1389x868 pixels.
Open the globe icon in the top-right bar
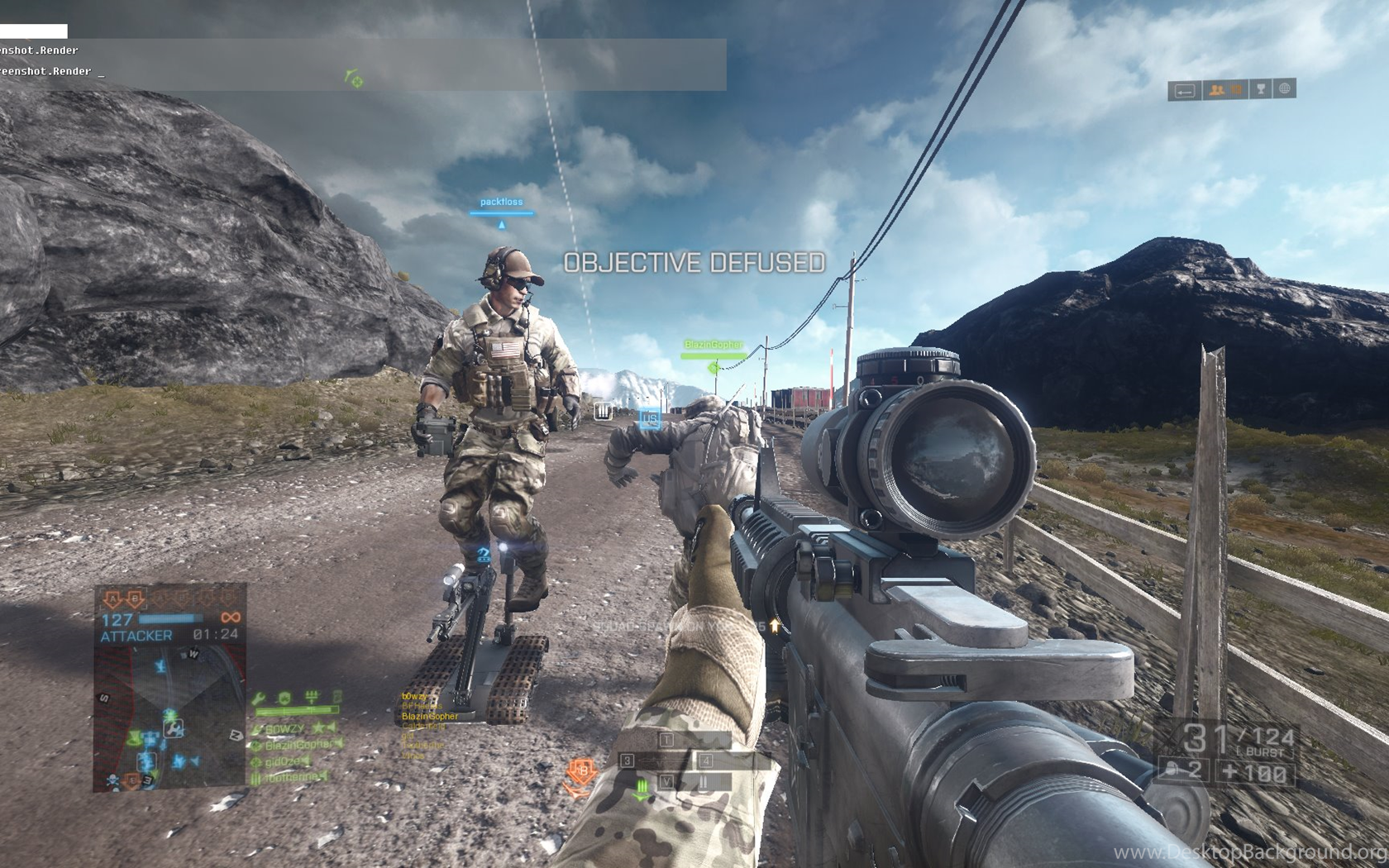(x=1284, y=89)
